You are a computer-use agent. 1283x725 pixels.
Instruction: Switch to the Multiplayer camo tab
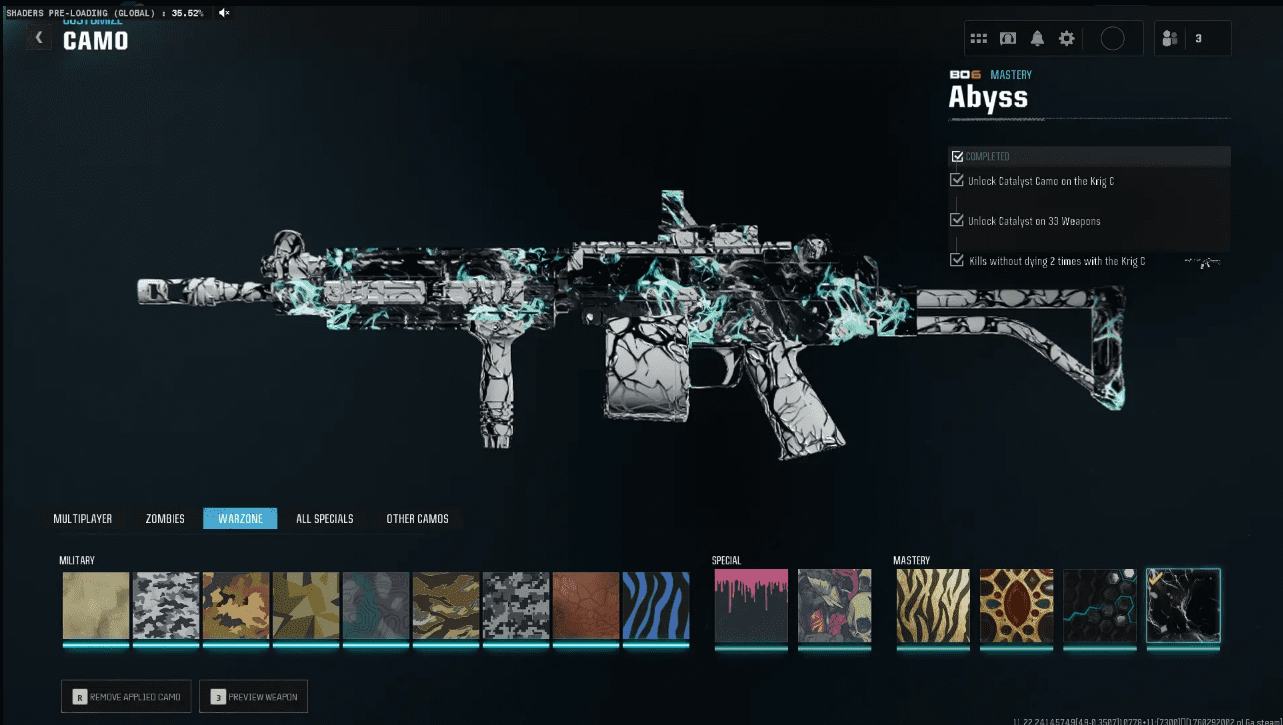click(x=83, y=519)
